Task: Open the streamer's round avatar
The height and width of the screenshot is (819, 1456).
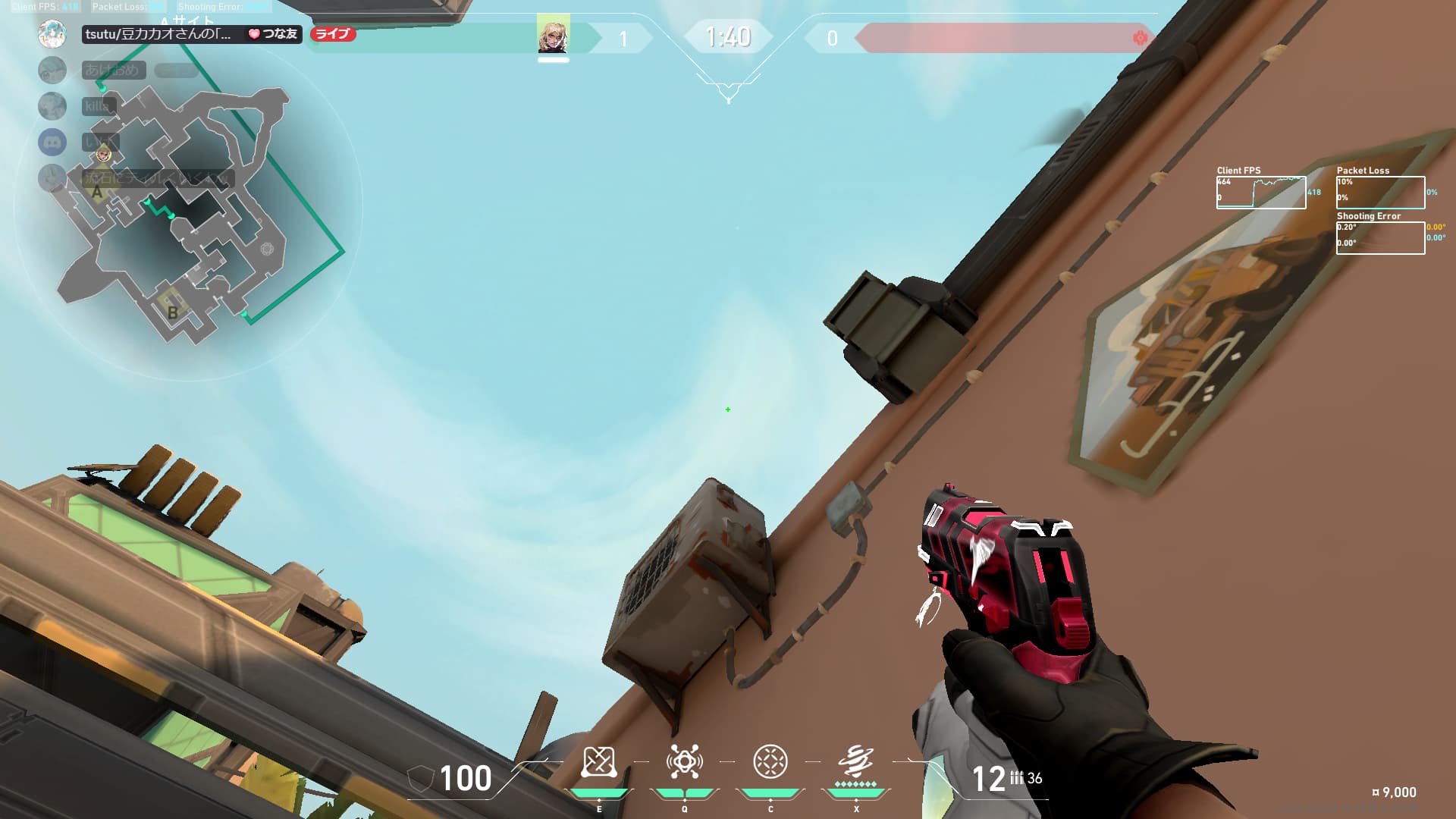Action: (x=52, y=34)
